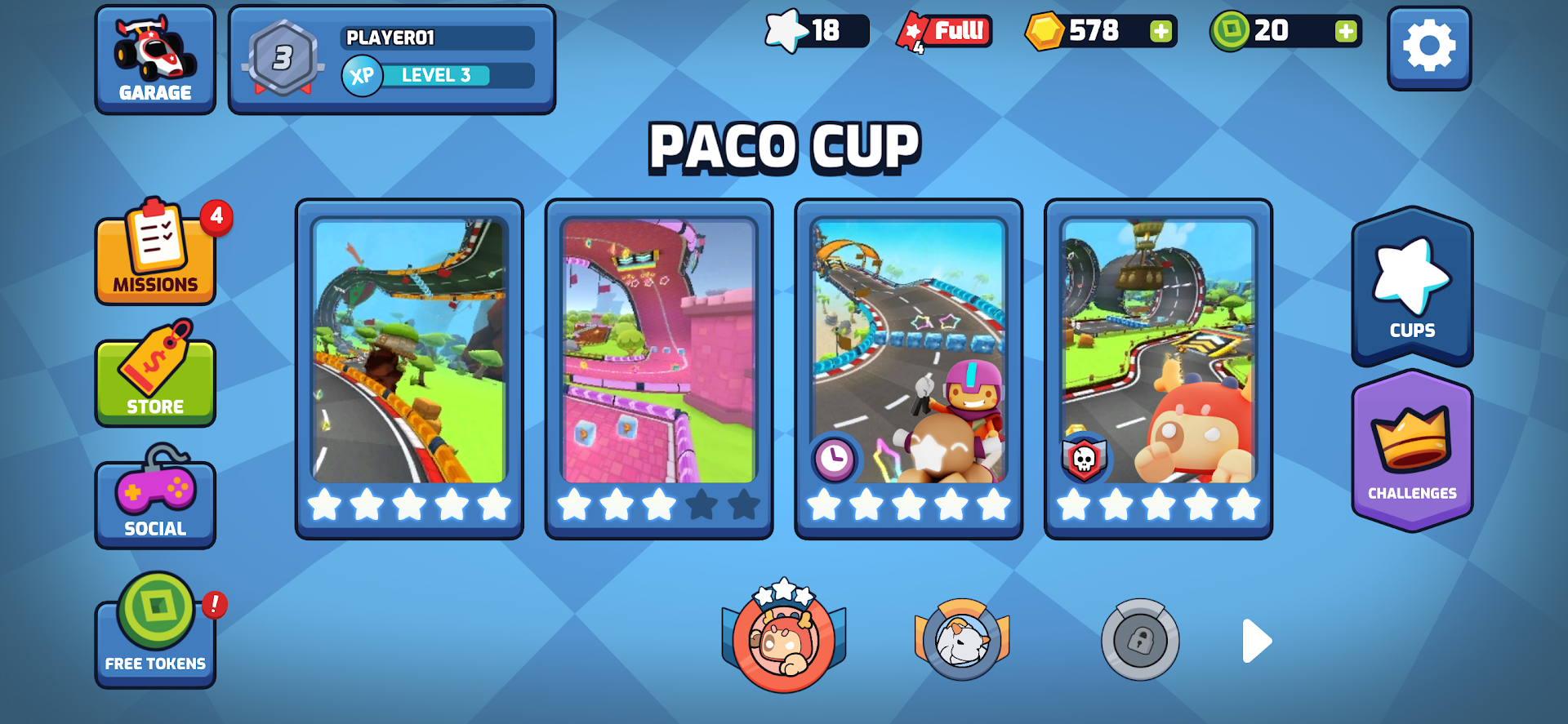Claim Free Tokens
The height and width of the screenshot is (724, 1568).
(x=155, y=629)
